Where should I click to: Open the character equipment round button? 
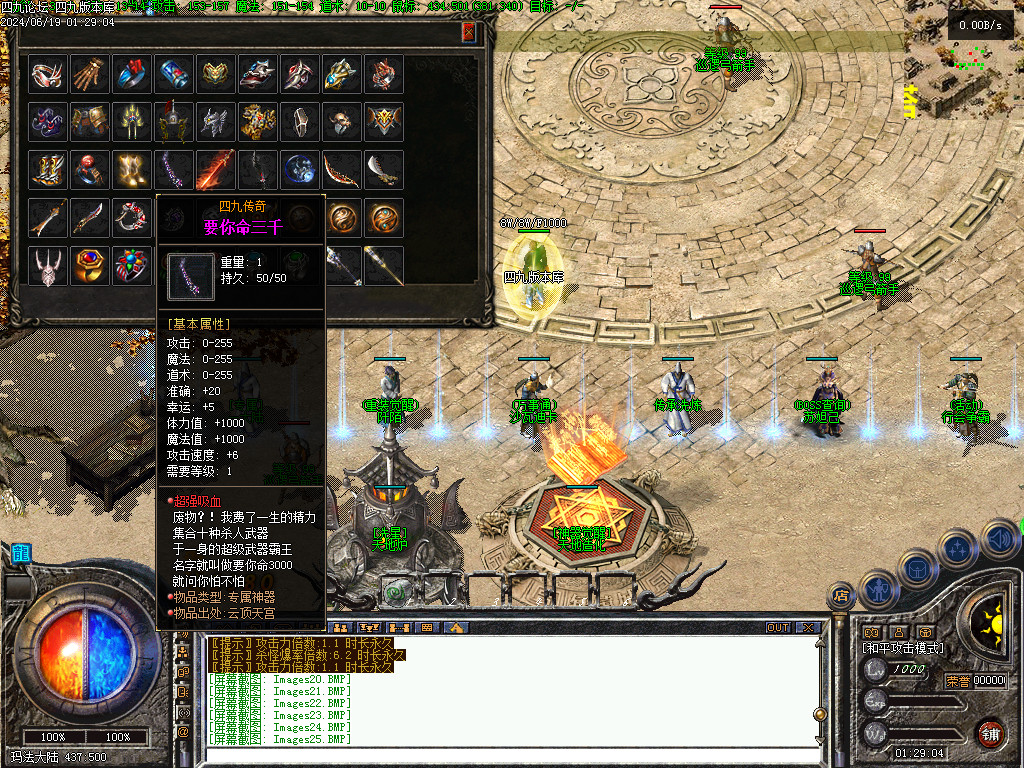(879, 589)
